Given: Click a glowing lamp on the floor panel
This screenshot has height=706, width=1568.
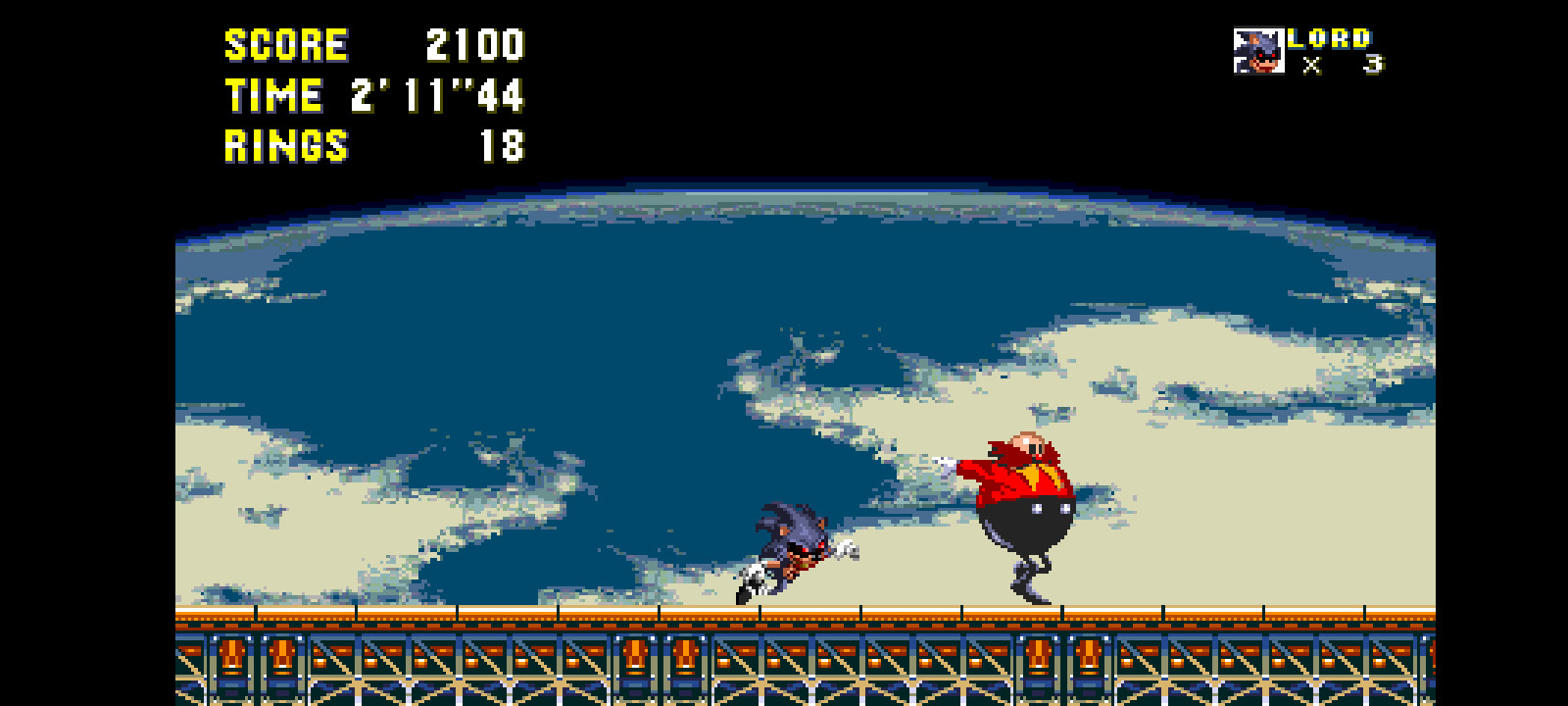Looking at the screenshot, I should 234,652.
